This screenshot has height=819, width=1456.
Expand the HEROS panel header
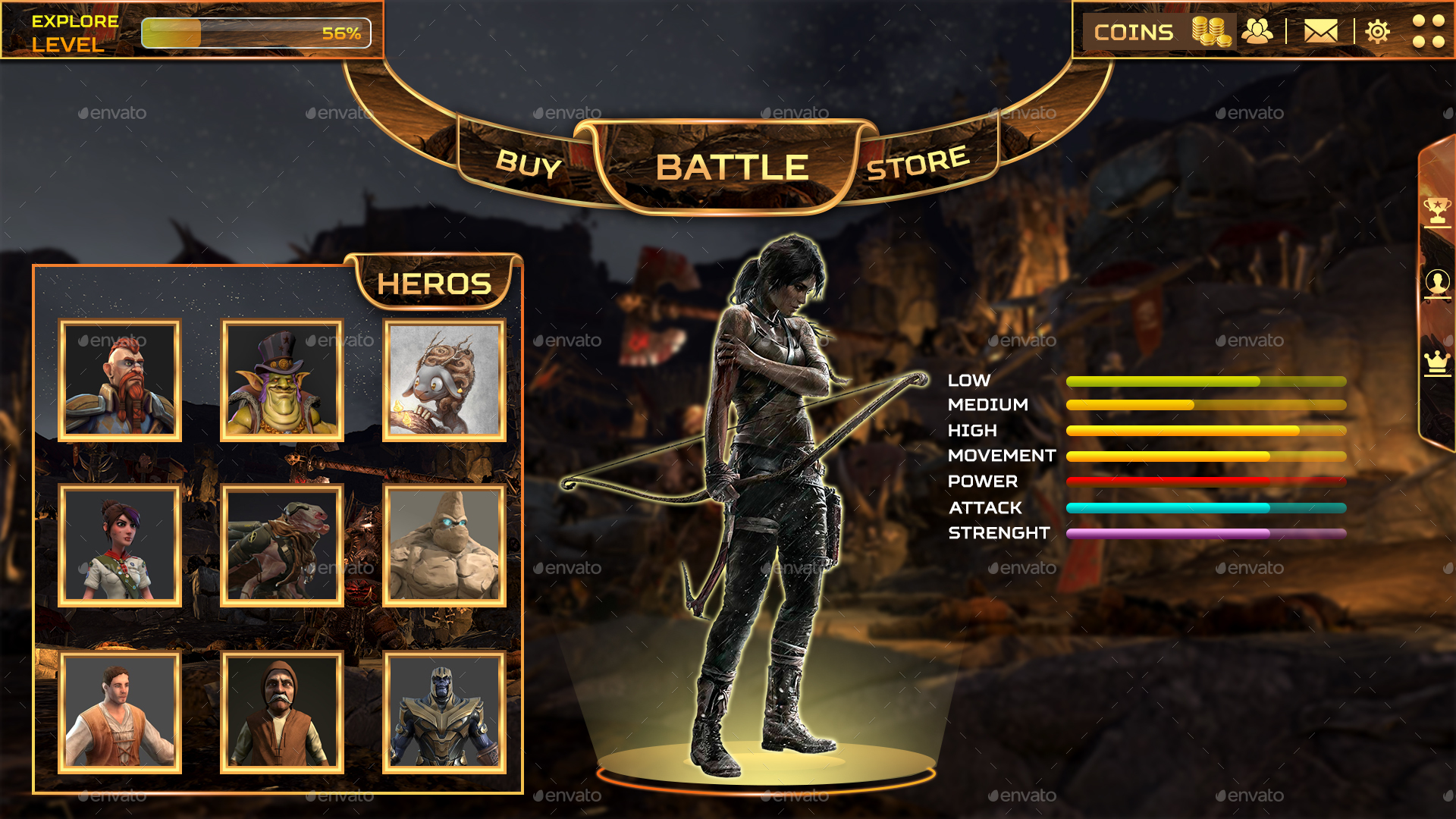pyautogui.click(x=435, y=282)
